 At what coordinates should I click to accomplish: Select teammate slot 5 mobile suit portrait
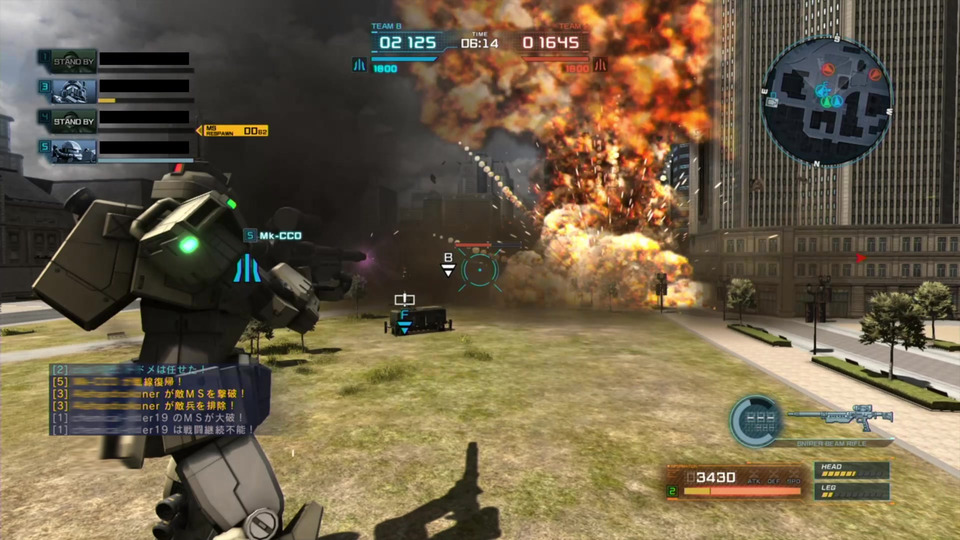pyautogui.click(x=74, y=150)
